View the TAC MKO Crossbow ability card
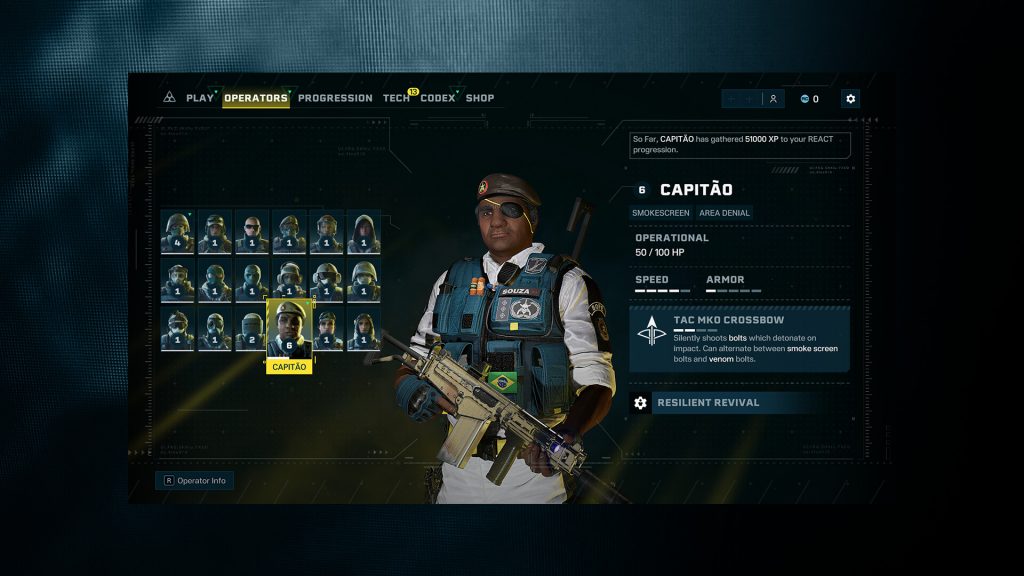This screenshot has width=1024, height=576. point(739,339)
